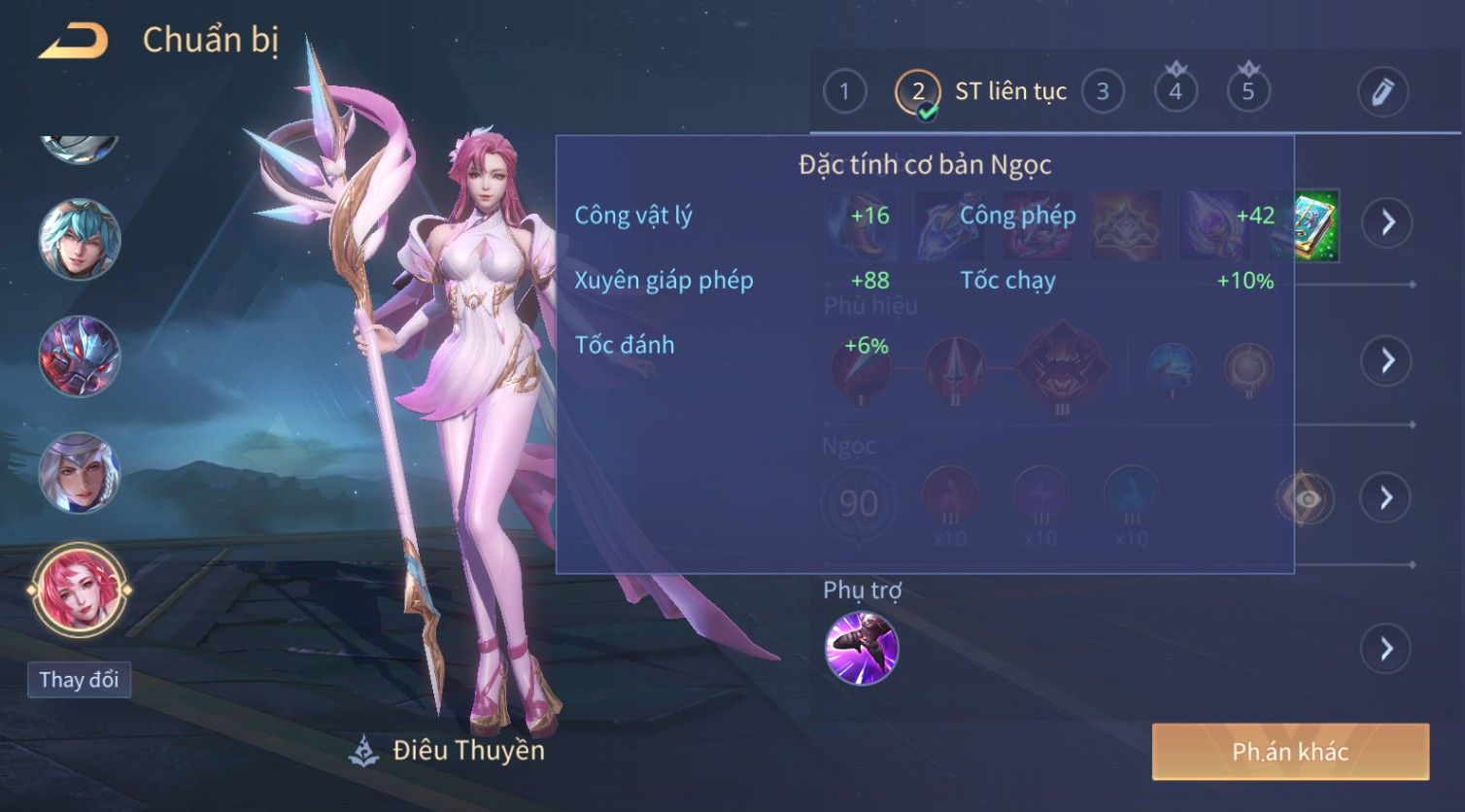
Task: Go back with the return arrow
Action: 74,41
